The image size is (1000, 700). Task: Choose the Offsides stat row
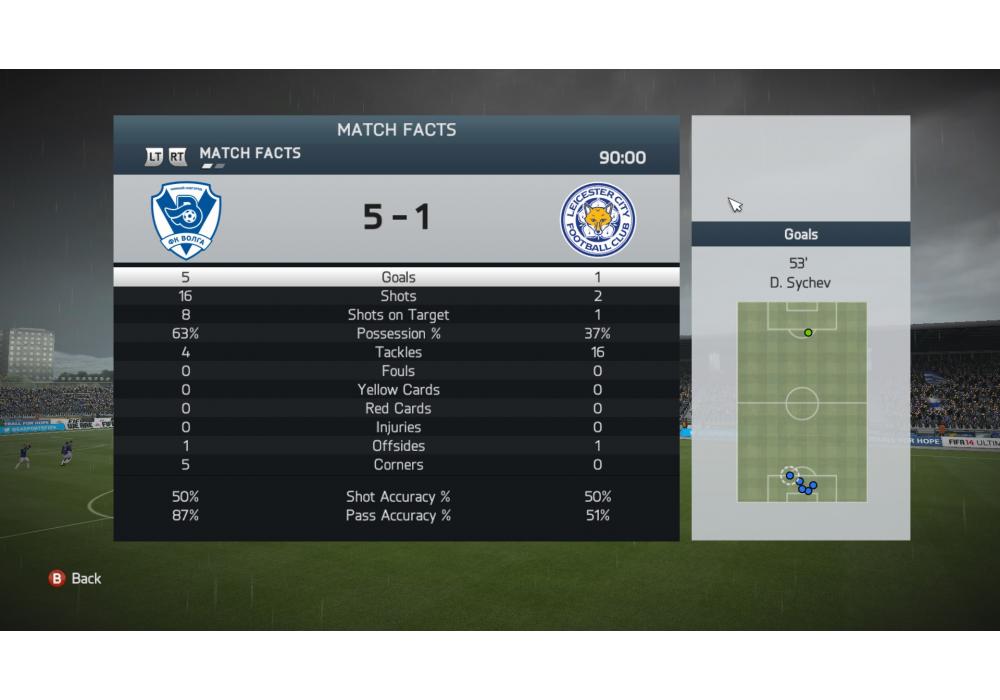coord(398,446)
